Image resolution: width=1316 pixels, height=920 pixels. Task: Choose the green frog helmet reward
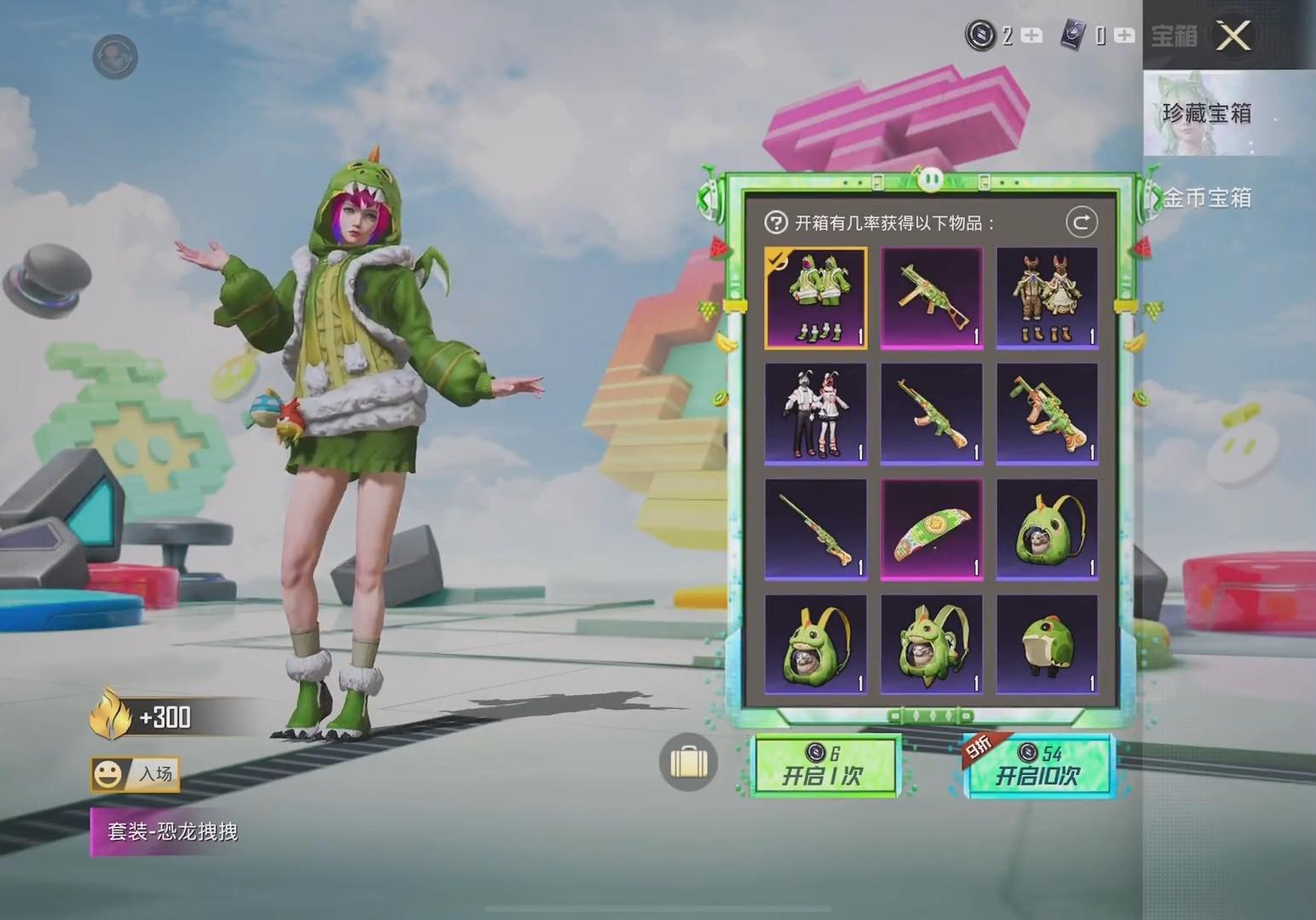(1047, 645)
